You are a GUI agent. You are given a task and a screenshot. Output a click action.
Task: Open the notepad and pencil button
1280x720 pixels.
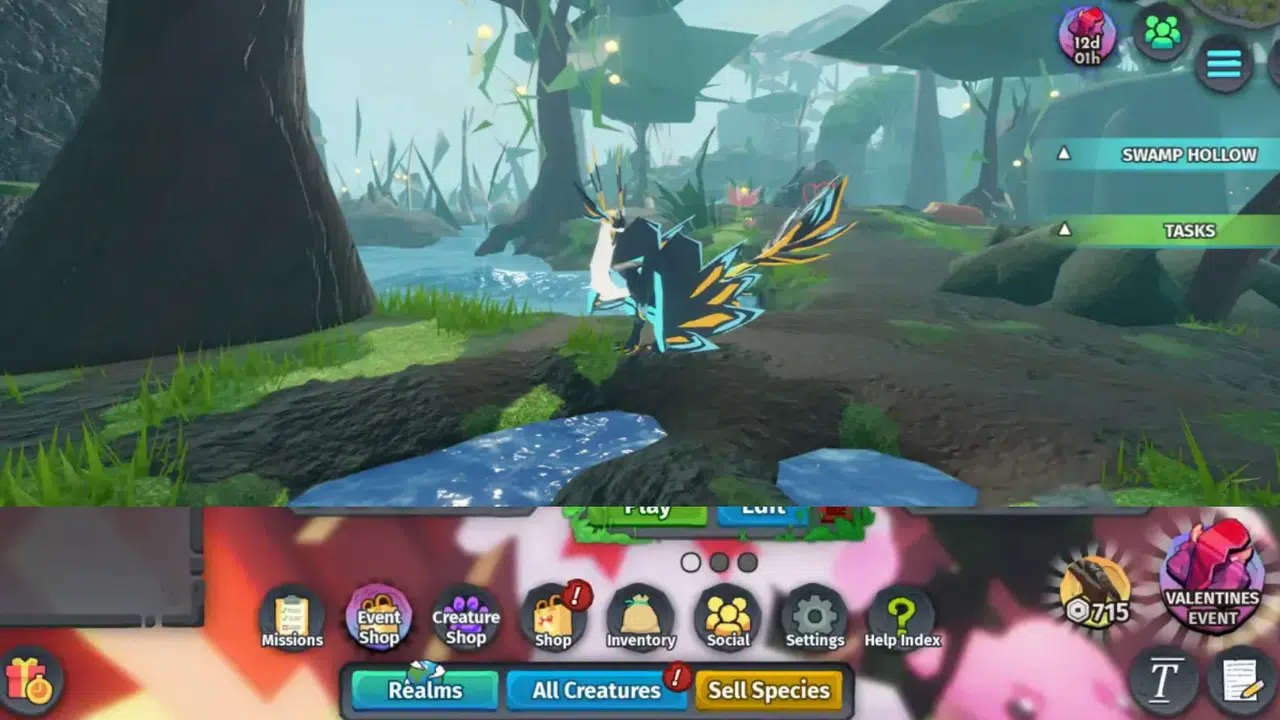[1241, 680]
